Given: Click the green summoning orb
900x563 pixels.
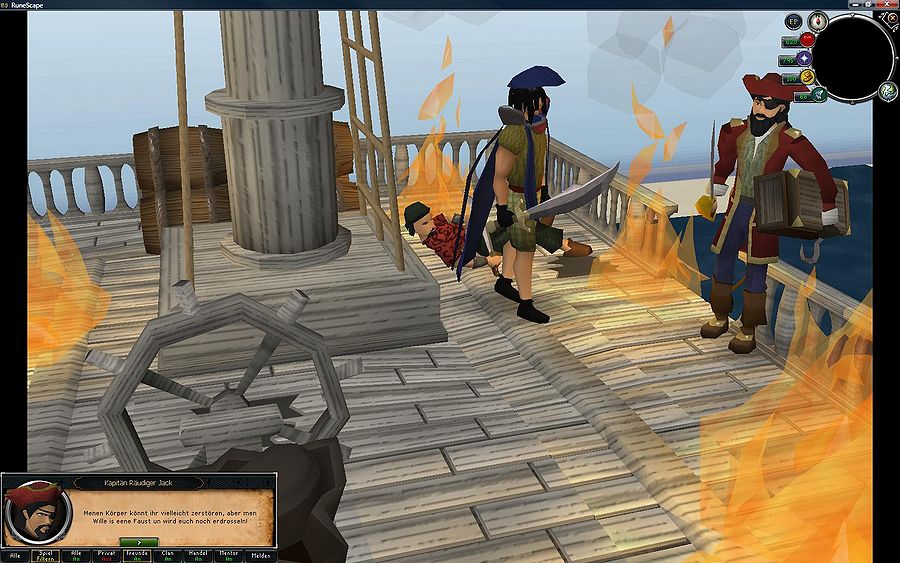Looking at the screenshot, I should click(x=818, y=94).
